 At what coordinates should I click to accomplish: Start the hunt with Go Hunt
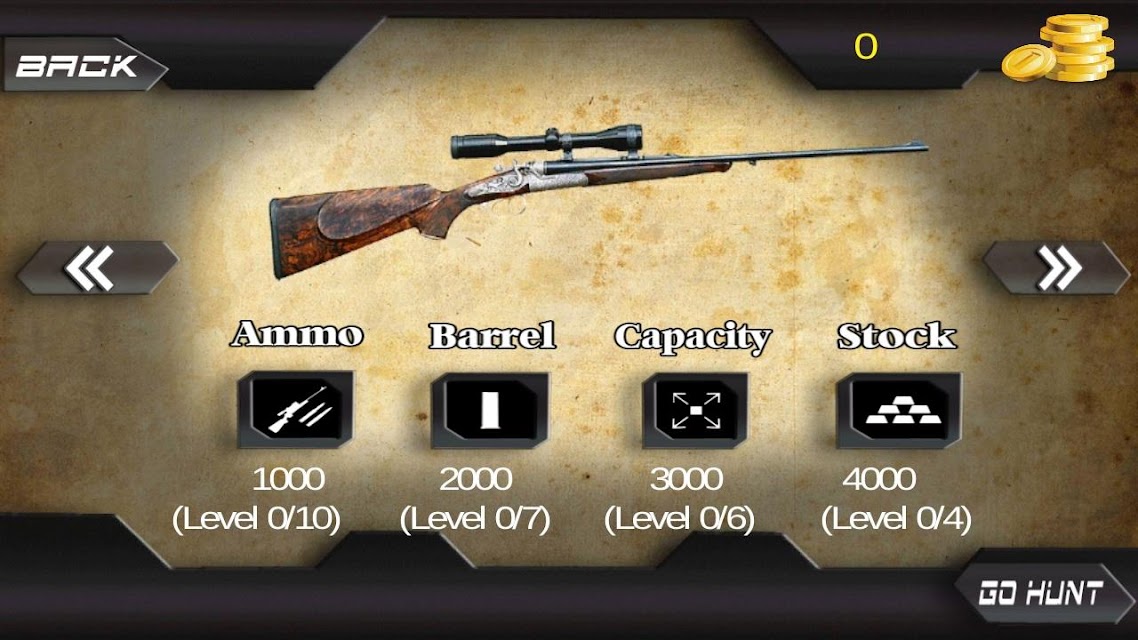click(x=1040, y=594)
